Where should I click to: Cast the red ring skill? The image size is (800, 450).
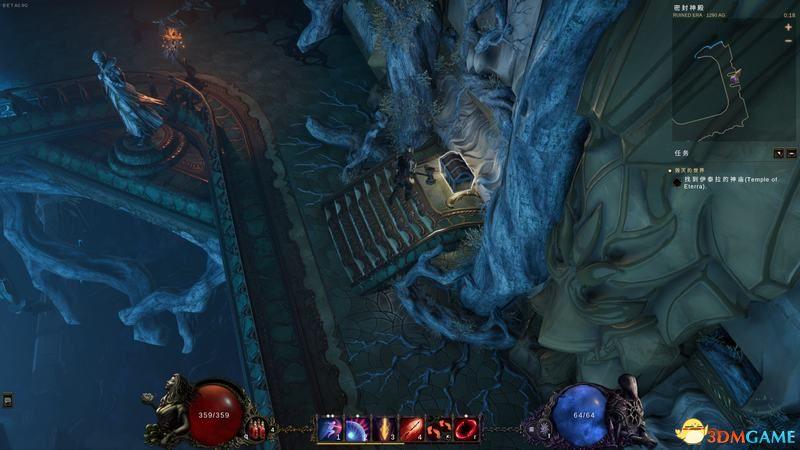tap(465, 429)
